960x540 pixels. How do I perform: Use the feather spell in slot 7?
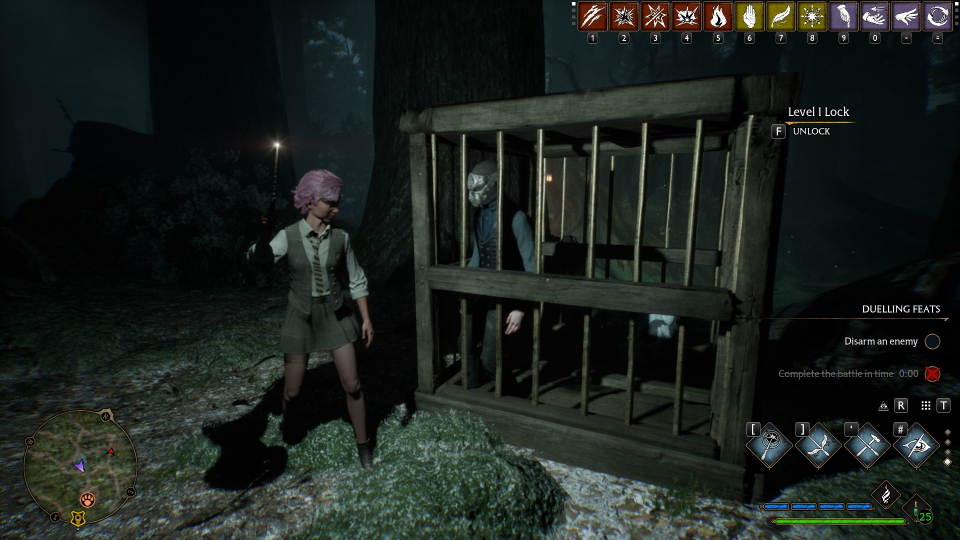coord(781,17)
